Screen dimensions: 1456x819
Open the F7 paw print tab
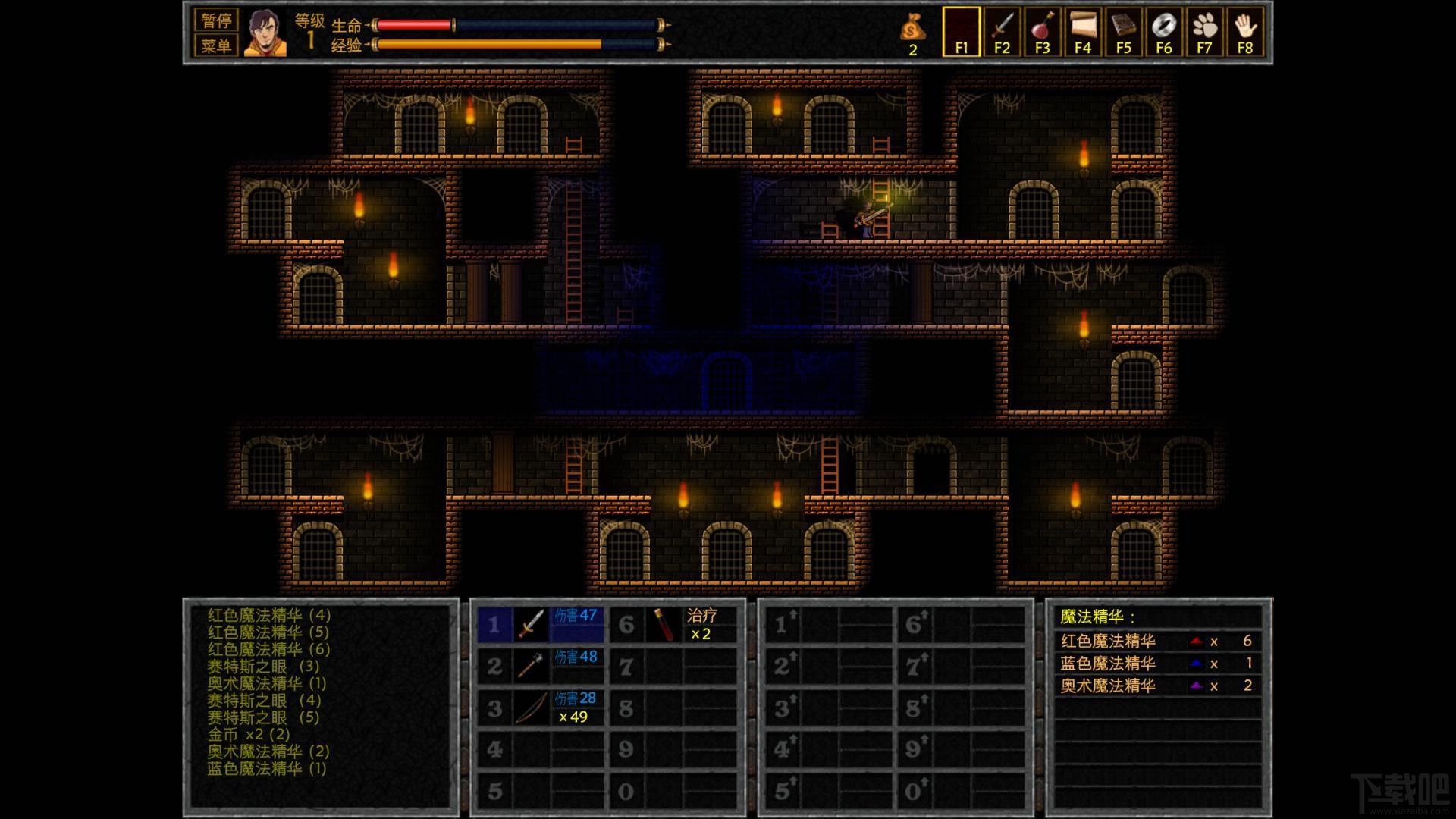point(1204,33)
